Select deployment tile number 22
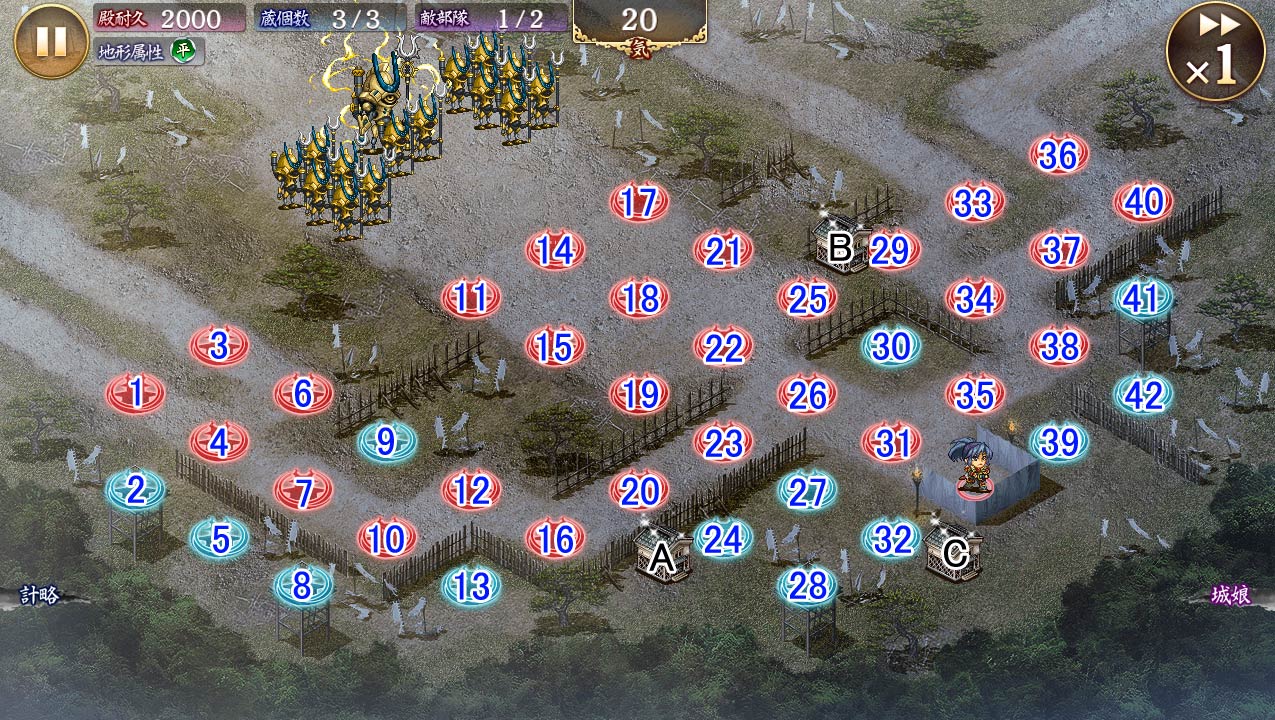This screenshot has width=1275, height=720. [723, 347]
